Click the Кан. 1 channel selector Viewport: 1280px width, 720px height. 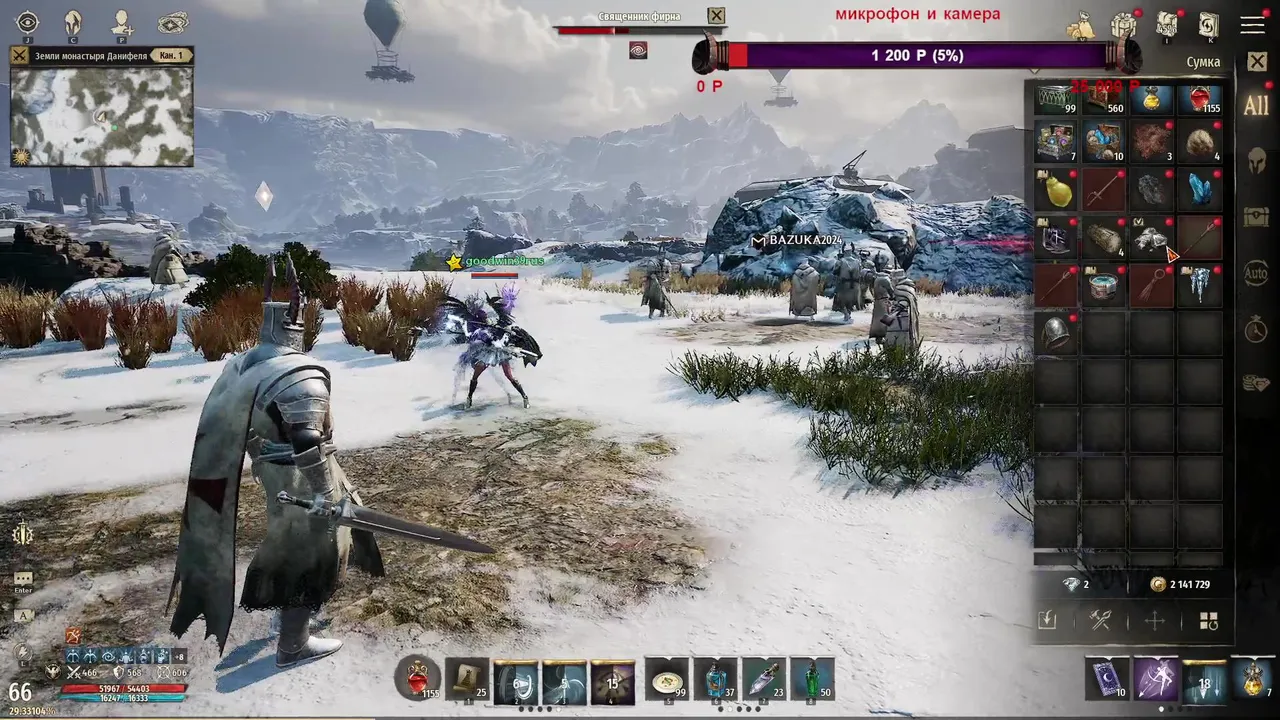pos(170,56)
